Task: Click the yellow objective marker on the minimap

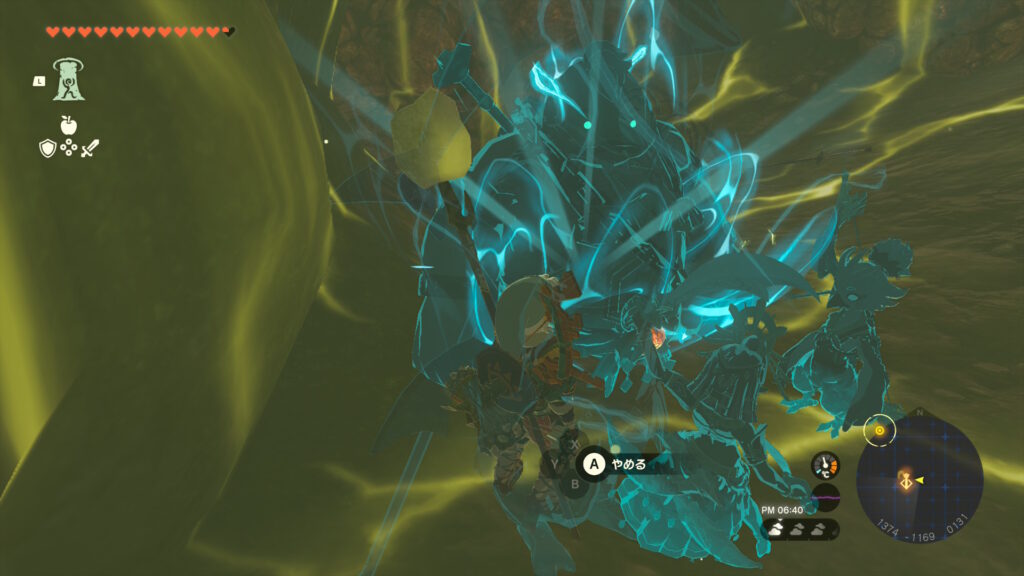Action: click(879, 431)
